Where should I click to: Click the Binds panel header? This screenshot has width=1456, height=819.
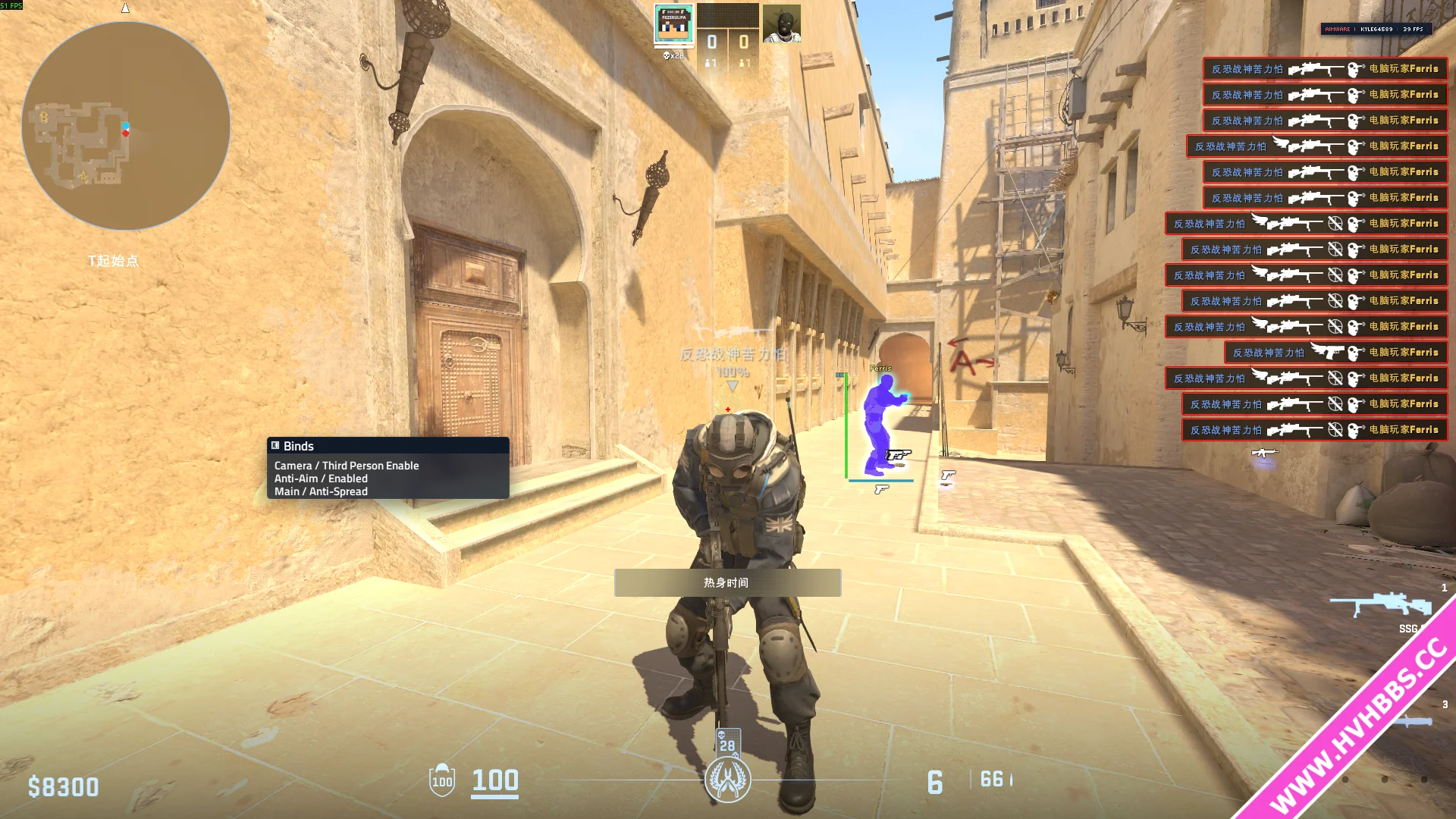click(388, 446)
